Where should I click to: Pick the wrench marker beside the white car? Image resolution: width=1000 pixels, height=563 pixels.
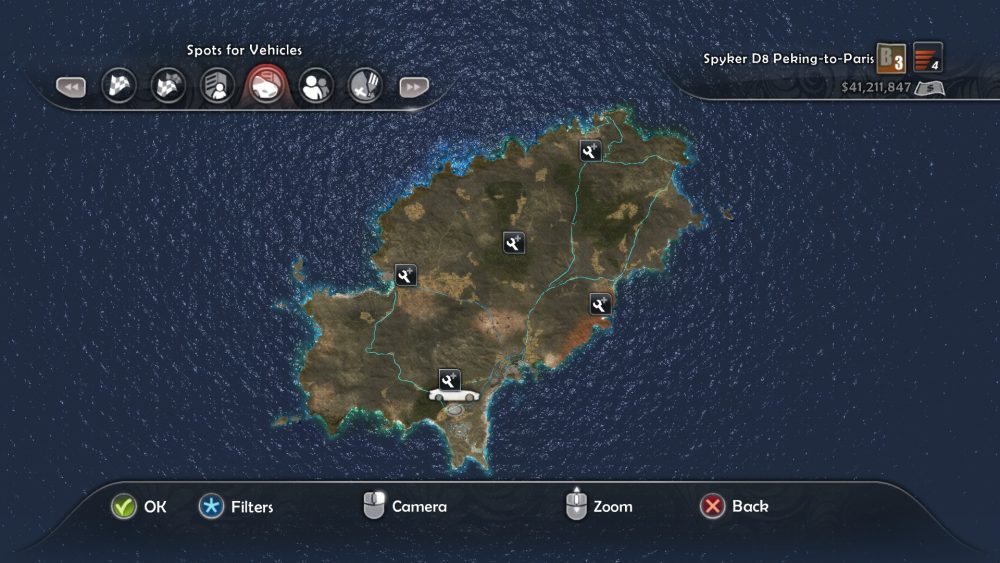click(449, 378)
